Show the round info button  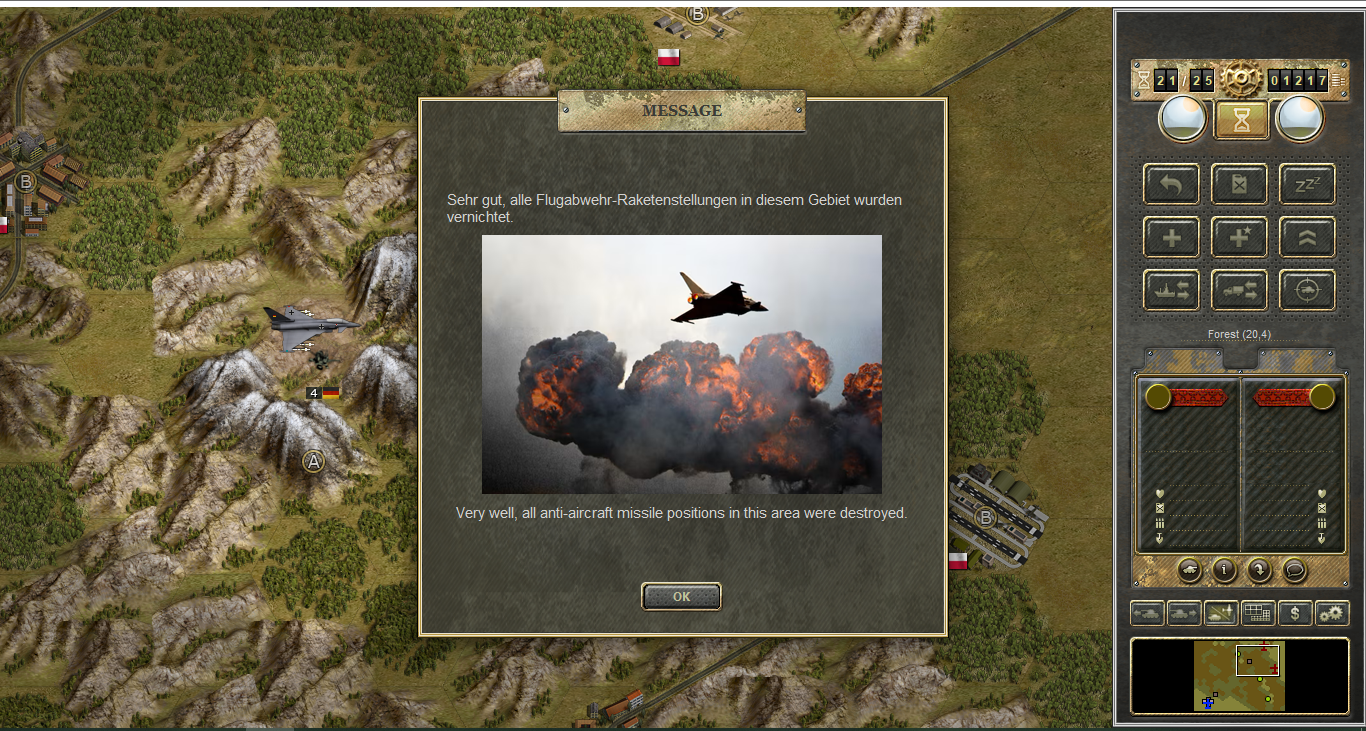(x=1224, y=570)
